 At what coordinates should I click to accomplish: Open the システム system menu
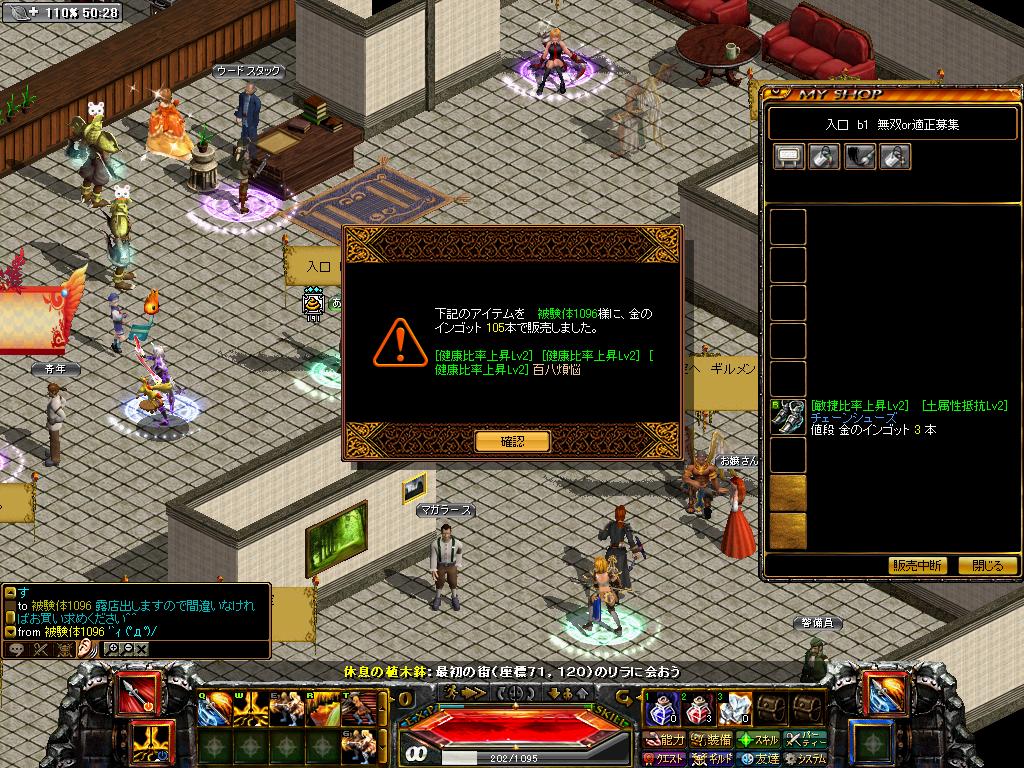[806, 759]
